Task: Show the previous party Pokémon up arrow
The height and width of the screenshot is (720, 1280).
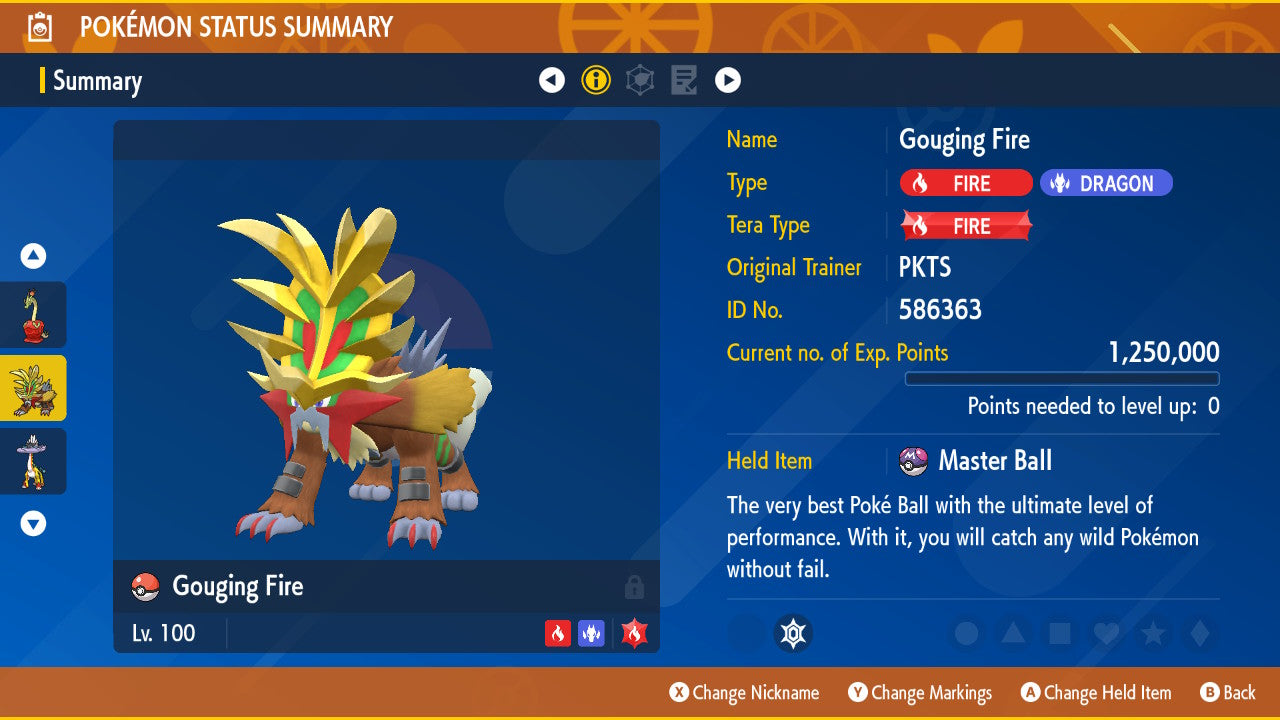Action: click(x=33, y=257)
